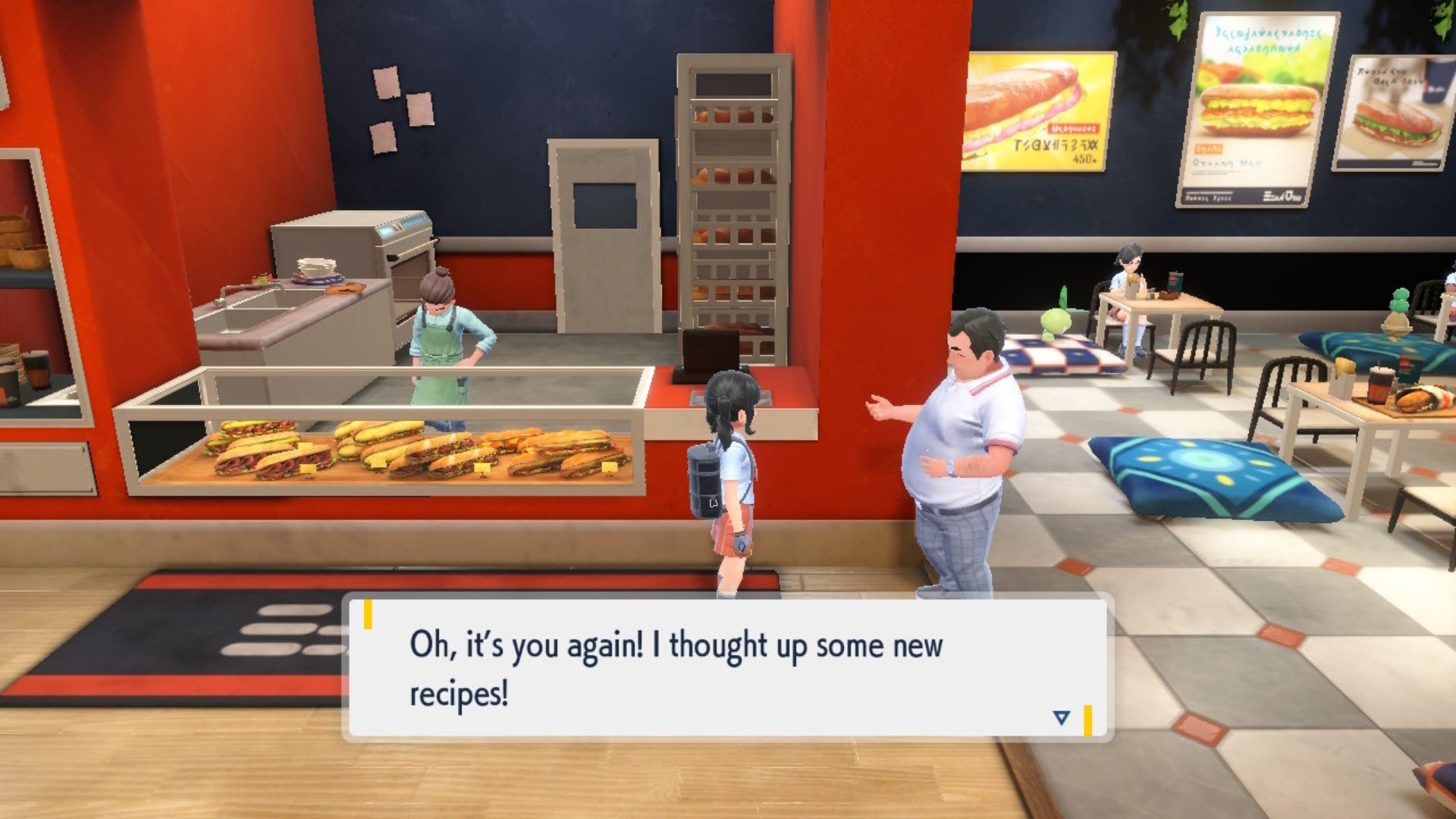Select the player character with backpack

pyautogui.click(x=728, y=470)
